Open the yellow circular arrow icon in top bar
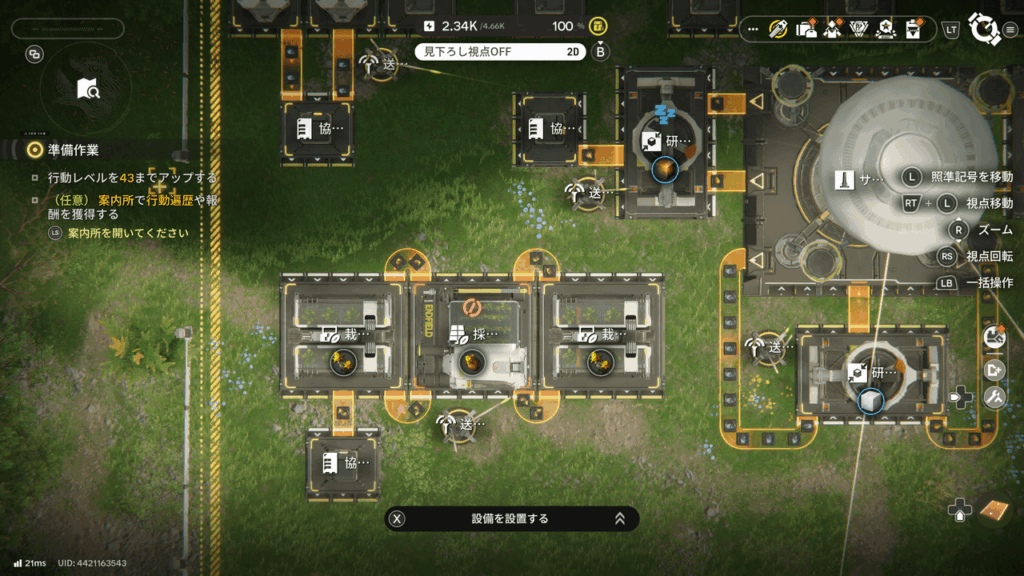Image resolution: width=1024 pixels, height=576 pixels. (780, 29)
